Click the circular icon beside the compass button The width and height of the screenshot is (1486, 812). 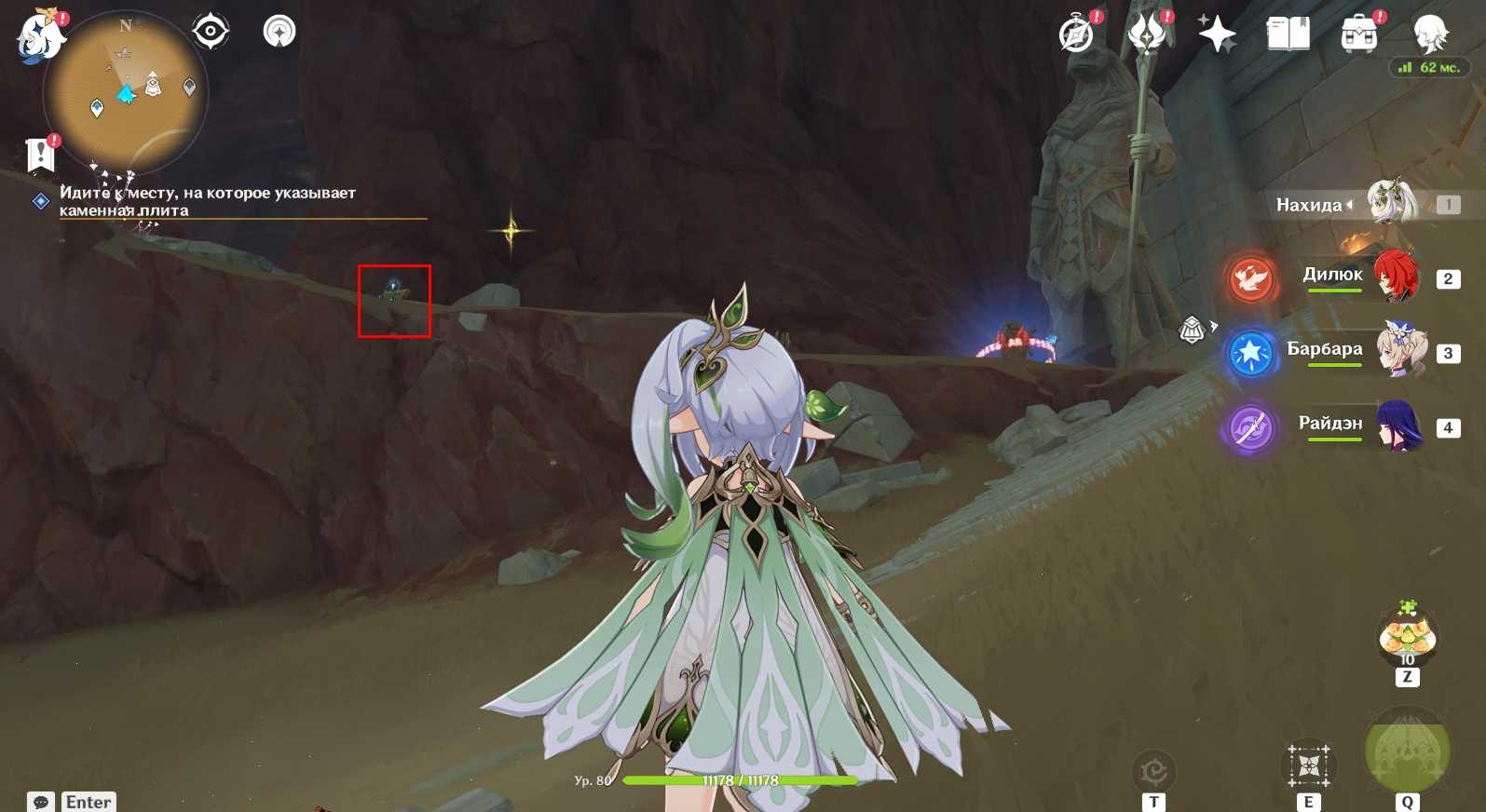click(x=279, y=32)
